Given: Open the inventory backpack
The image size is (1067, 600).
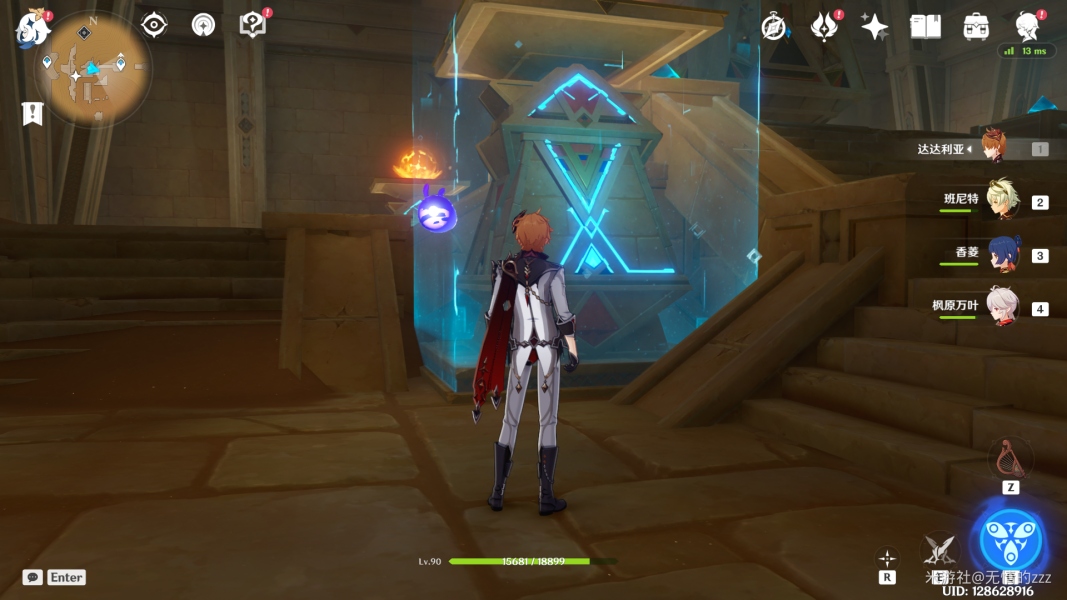Looking at the screenshot, I should (x=976, y=27).
